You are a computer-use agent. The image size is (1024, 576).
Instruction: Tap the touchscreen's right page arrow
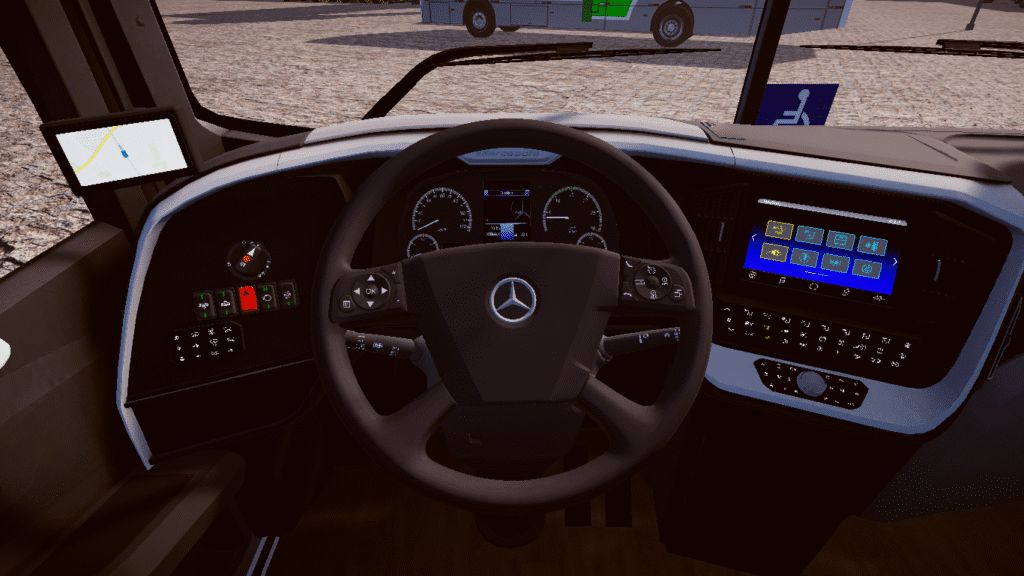click(894, 260)
